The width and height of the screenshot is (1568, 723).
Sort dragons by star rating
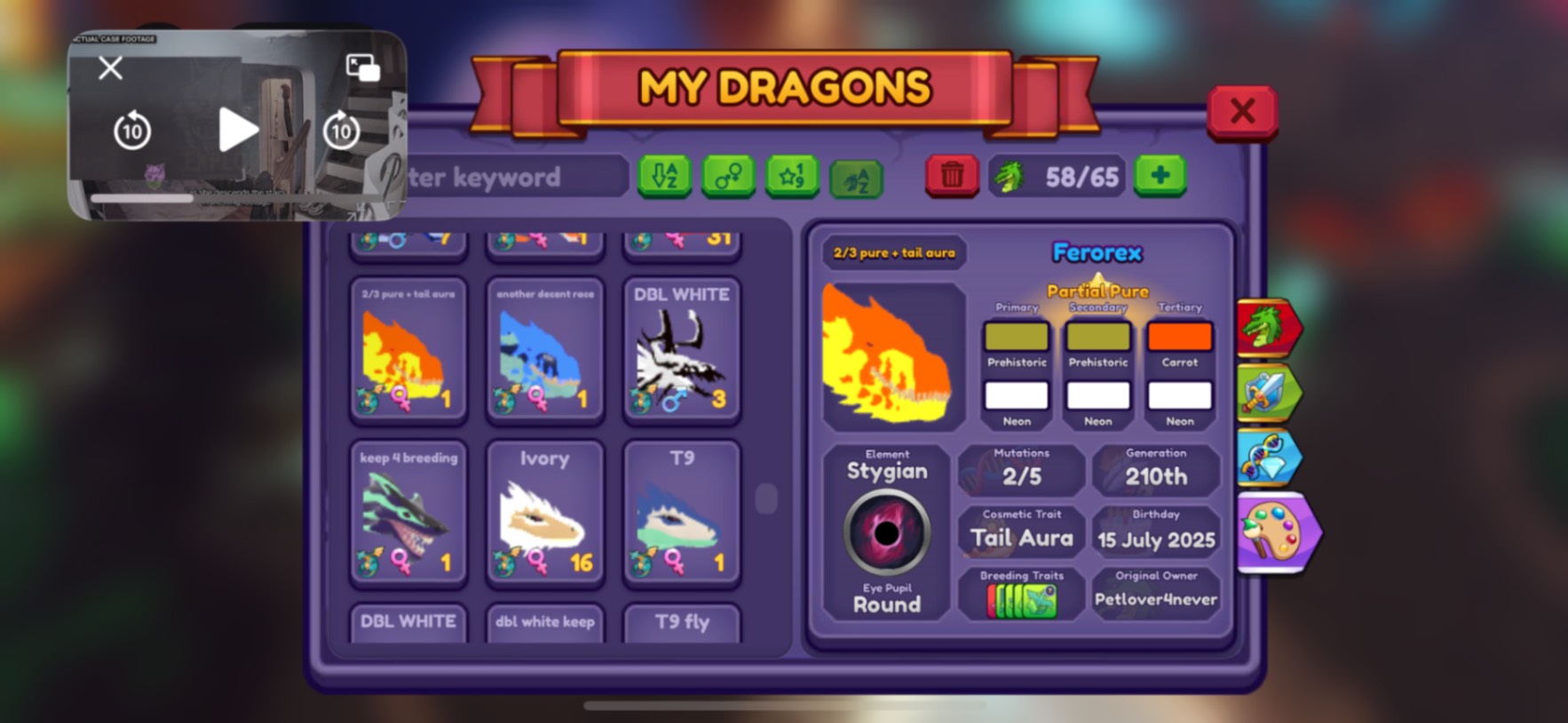pyautogui.click(x=792, y=176)
